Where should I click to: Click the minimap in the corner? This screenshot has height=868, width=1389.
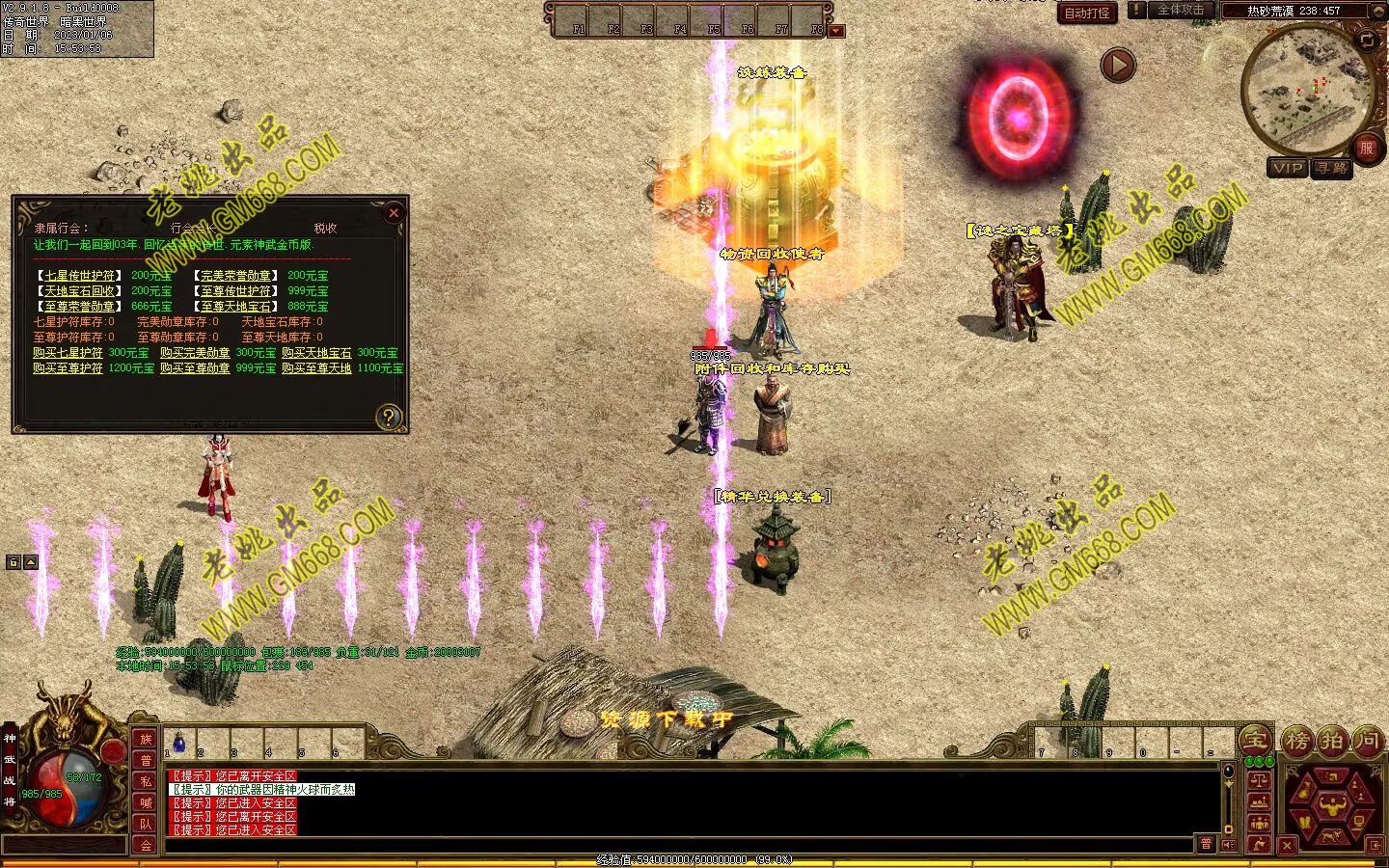click(x=1306, y=89)
